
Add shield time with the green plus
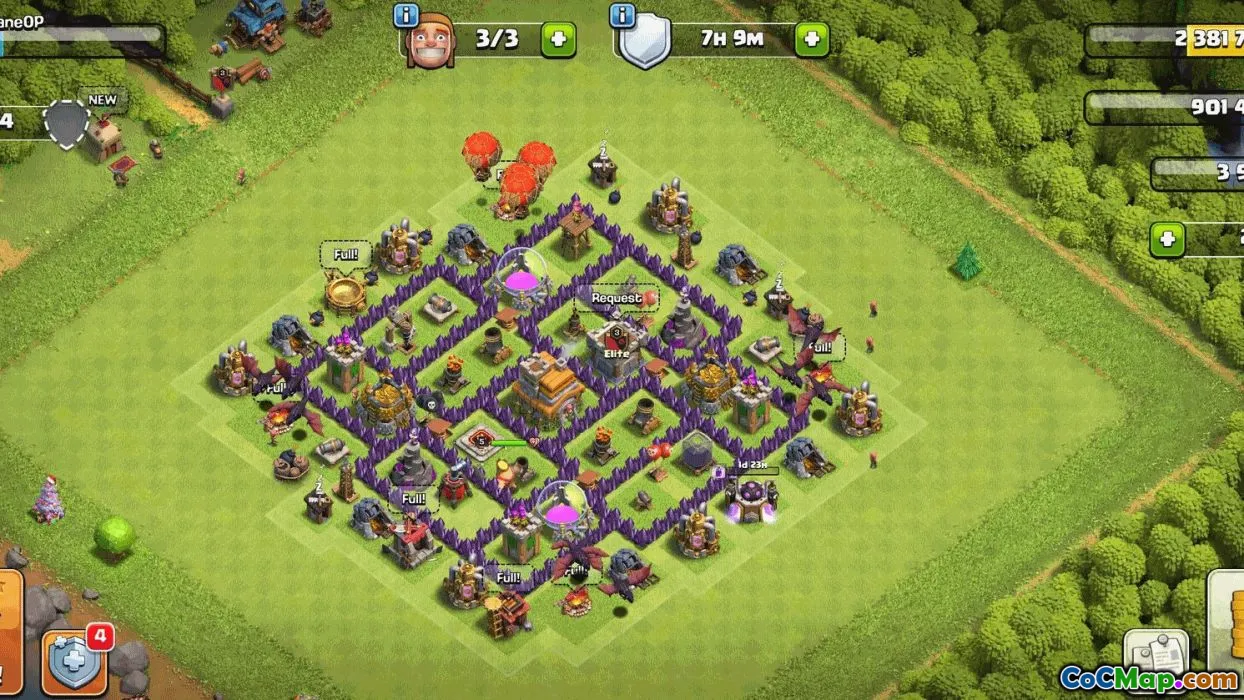click(811, 41)
